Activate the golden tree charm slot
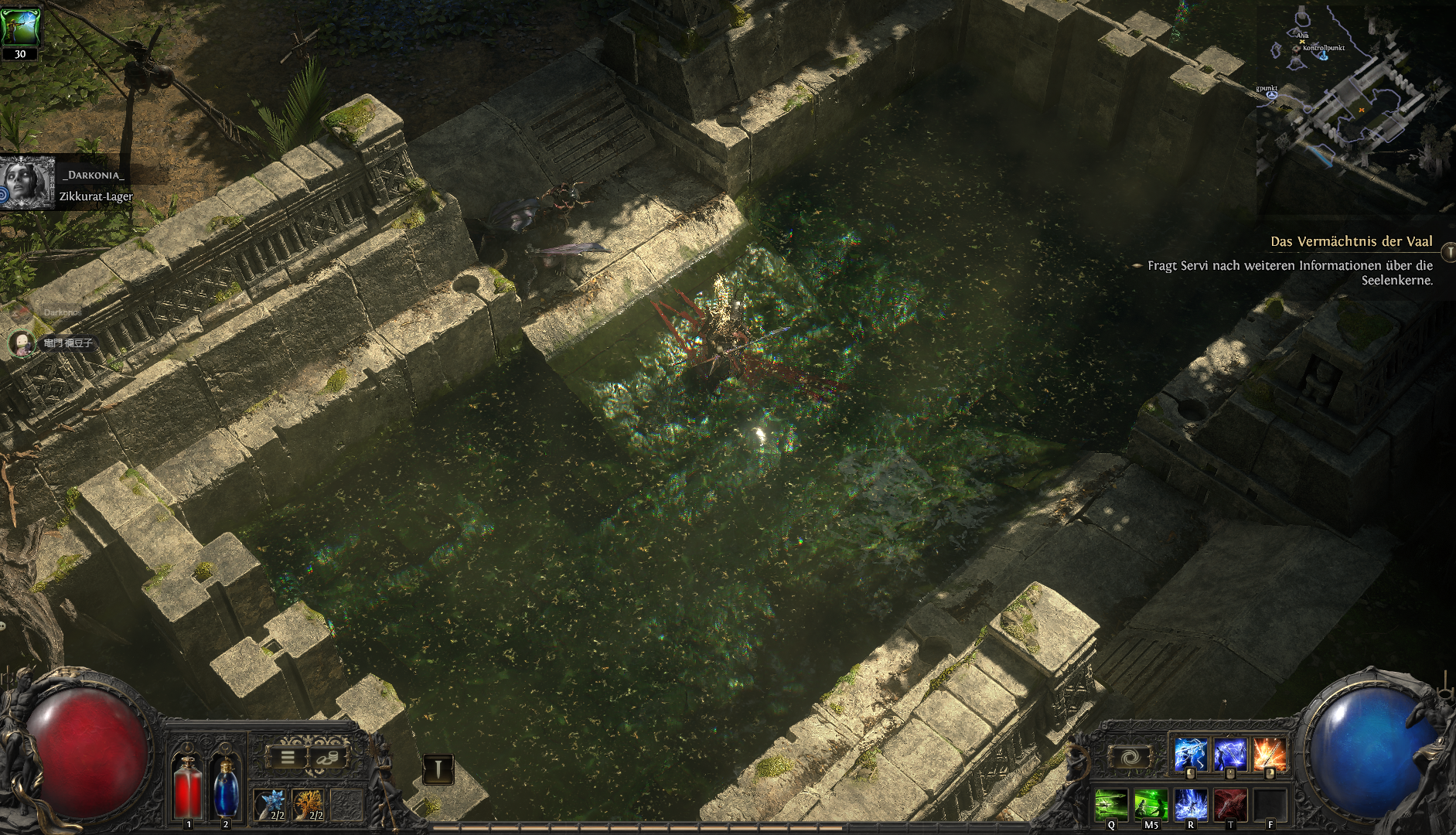1456x835 pixels. coord(309,804)
